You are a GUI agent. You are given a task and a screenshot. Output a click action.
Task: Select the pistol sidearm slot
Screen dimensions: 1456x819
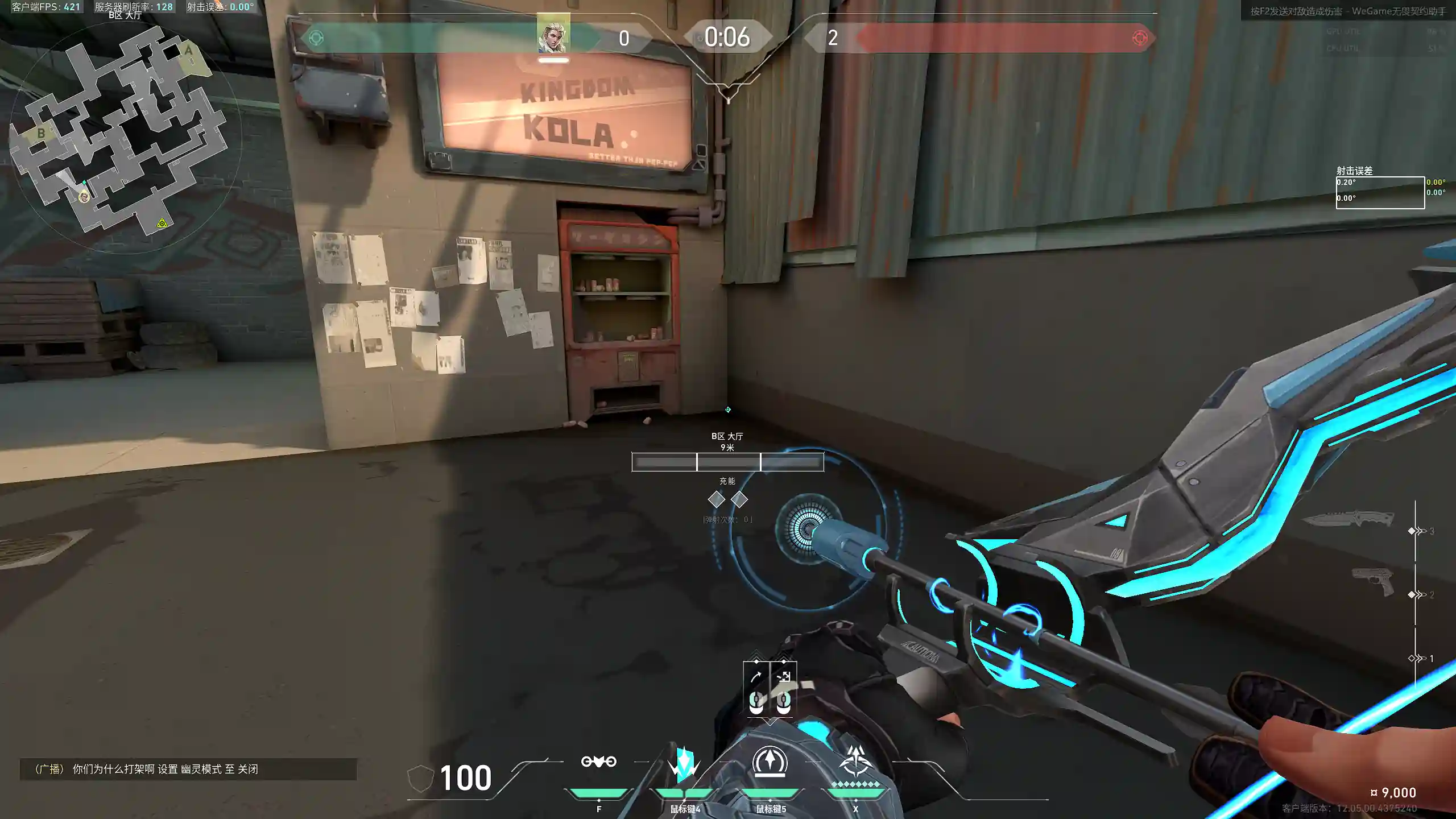1372,581
